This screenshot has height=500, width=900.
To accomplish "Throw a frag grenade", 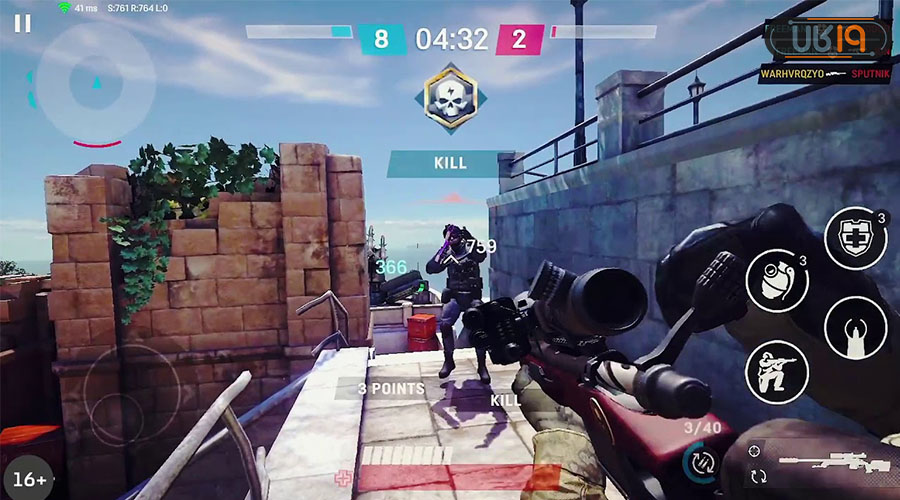I will click(777, 280).
